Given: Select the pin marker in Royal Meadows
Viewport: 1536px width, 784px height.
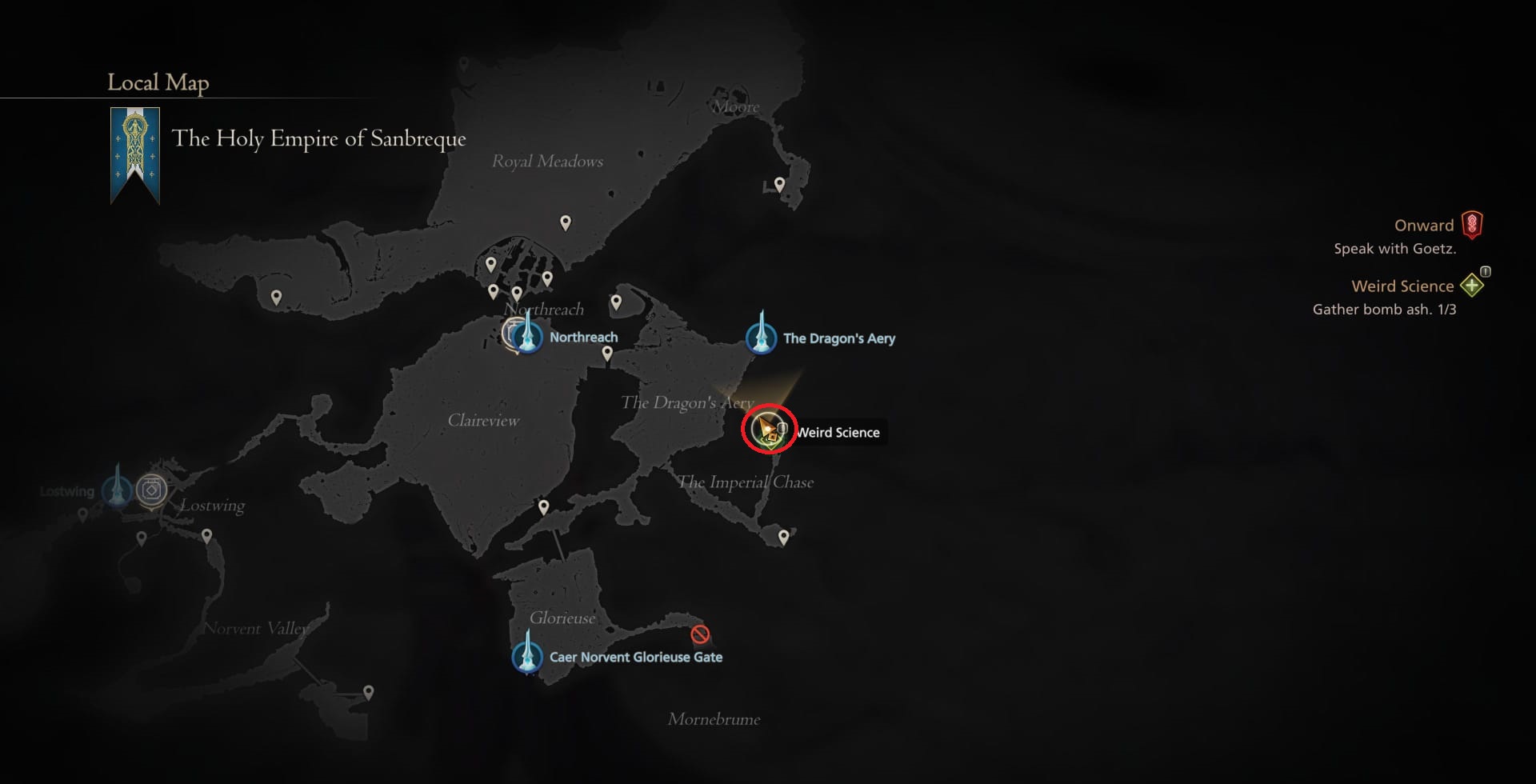Looking at the screenshot, I should click(567, 223).
